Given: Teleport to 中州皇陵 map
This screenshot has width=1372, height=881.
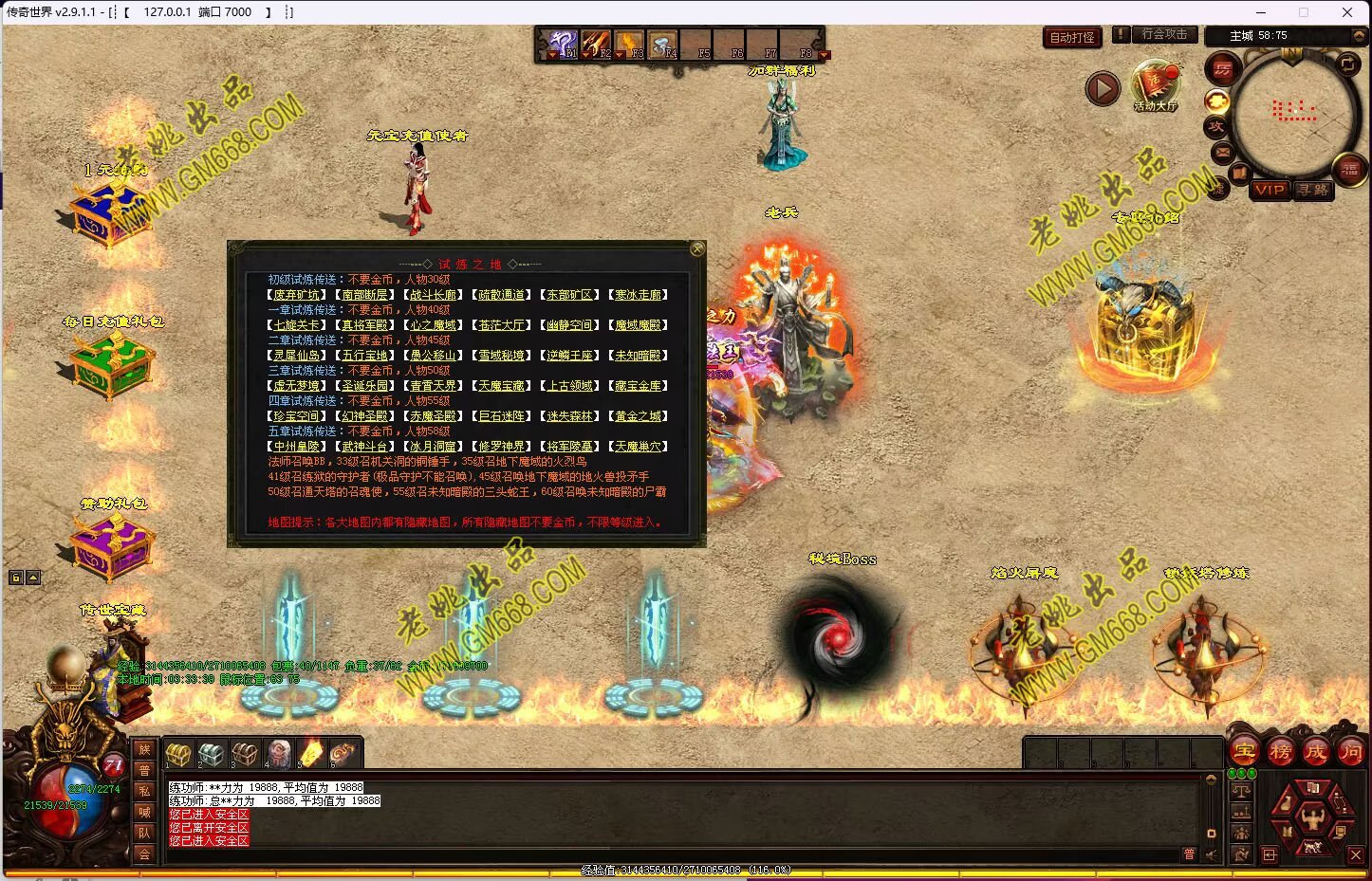Looking at the screenshot, I should (296, 447).
